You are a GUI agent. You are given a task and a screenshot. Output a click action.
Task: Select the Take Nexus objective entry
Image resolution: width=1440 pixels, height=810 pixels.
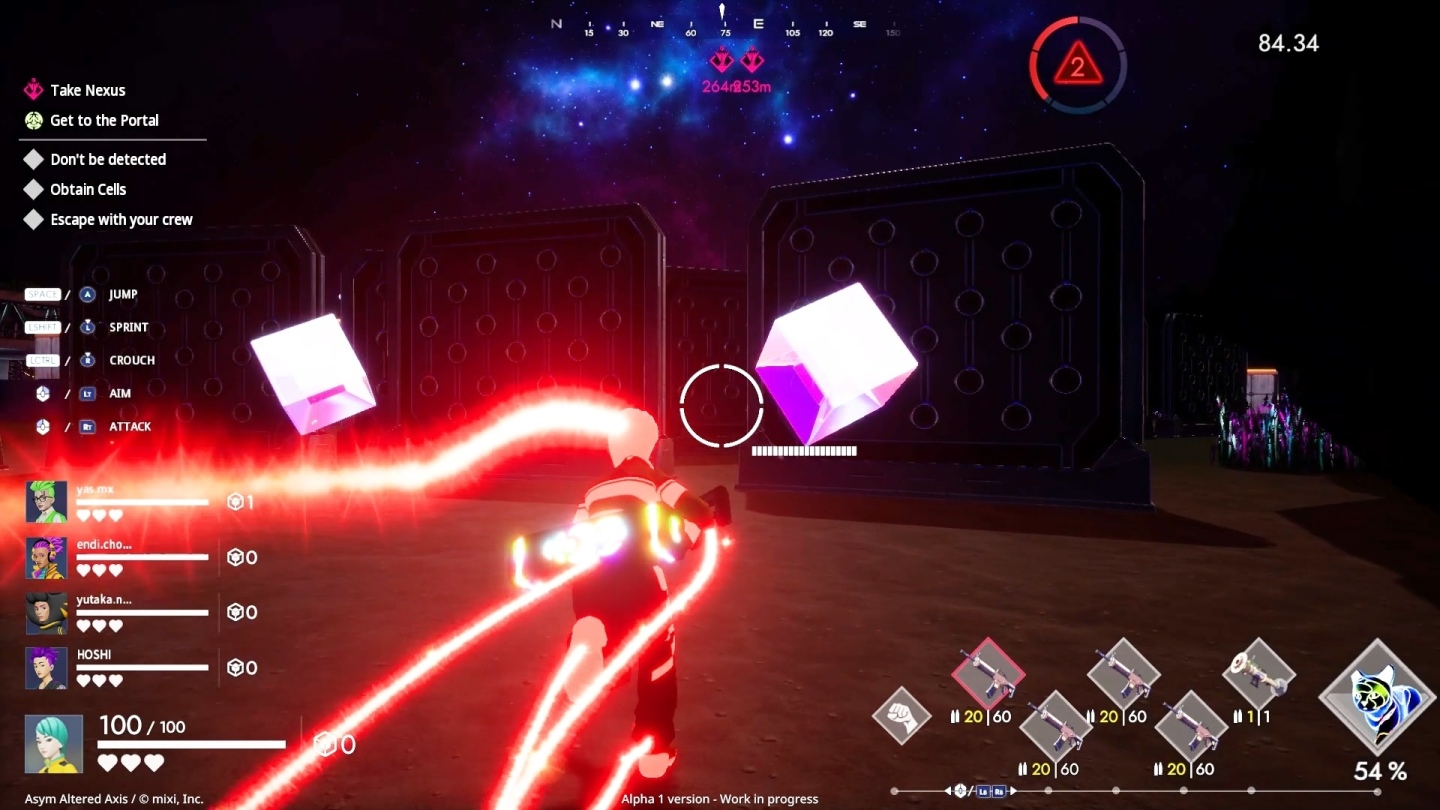(x=88, y=90)
